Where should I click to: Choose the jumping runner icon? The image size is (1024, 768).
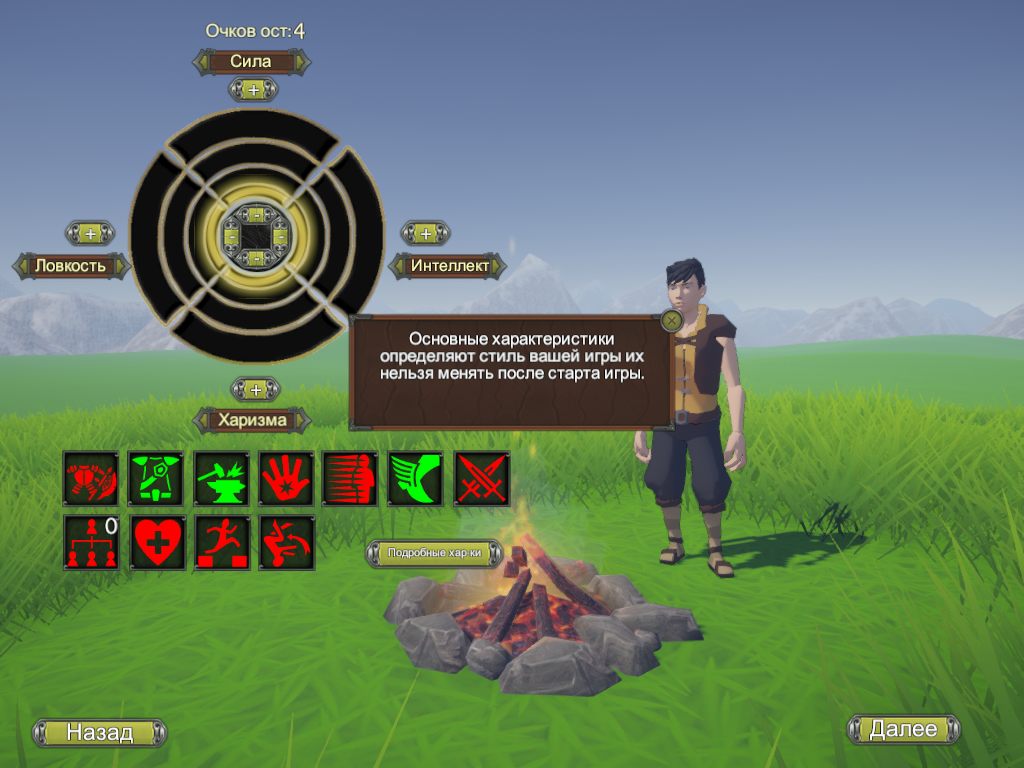click(x=221, y=542)
